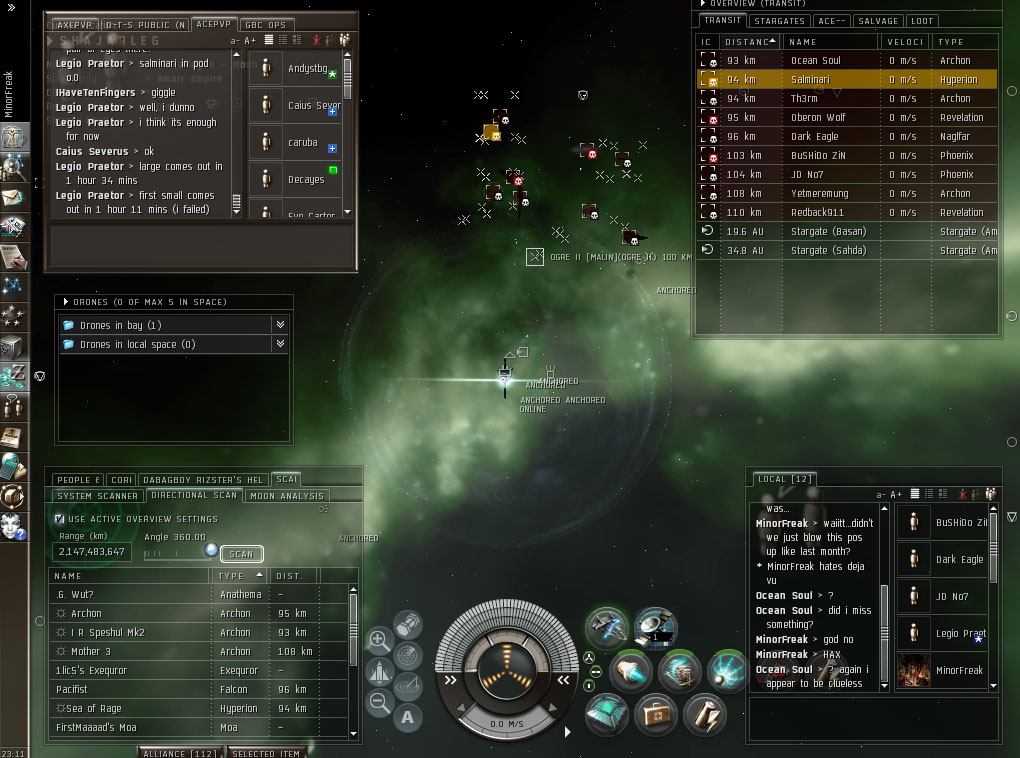The height and width of the screenshot is (758, 1020).
Task: Select Ocean Soul in the overview list
Action: coord(815,61)
